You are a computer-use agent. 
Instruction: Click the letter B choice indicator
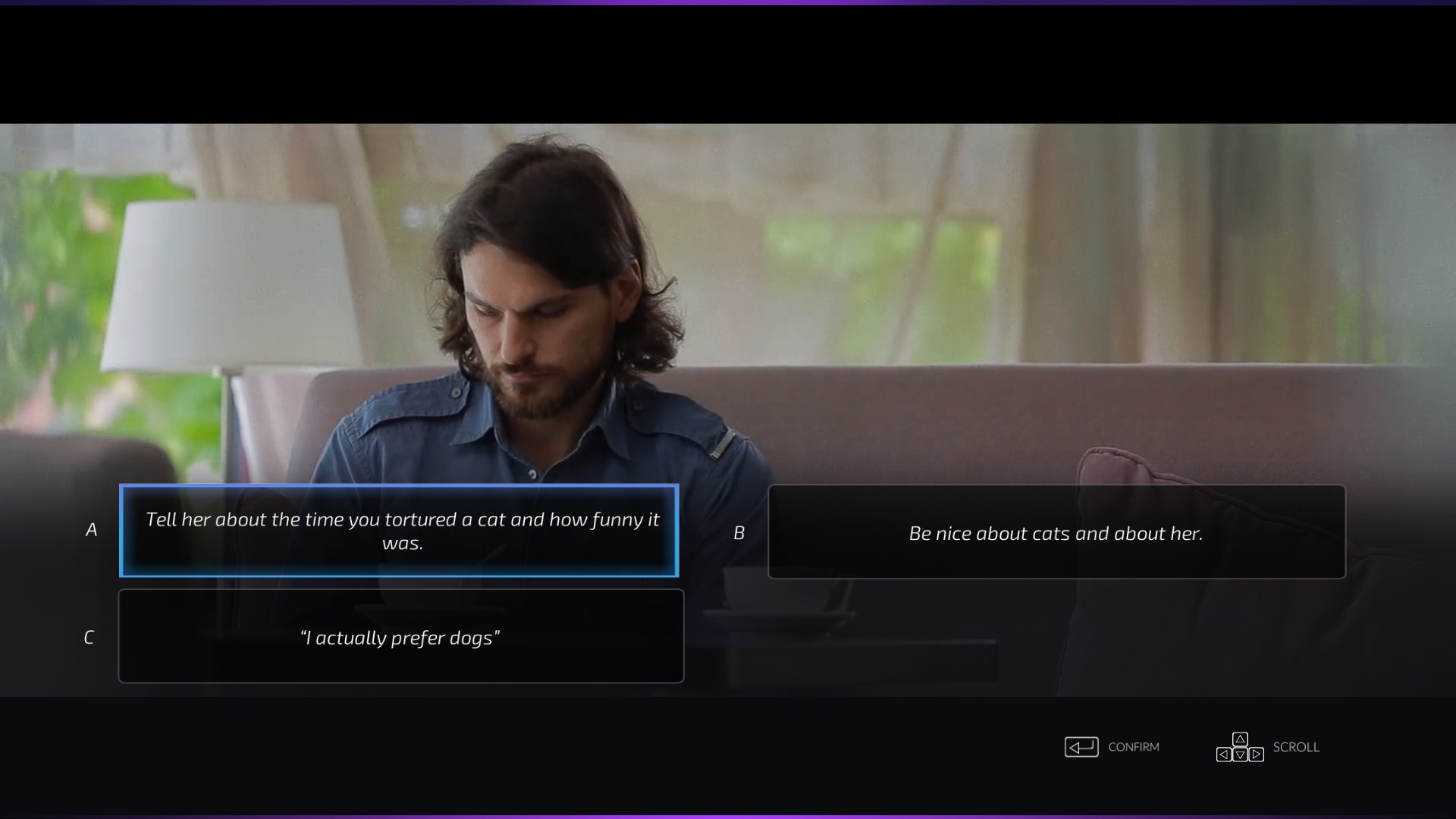739,532
